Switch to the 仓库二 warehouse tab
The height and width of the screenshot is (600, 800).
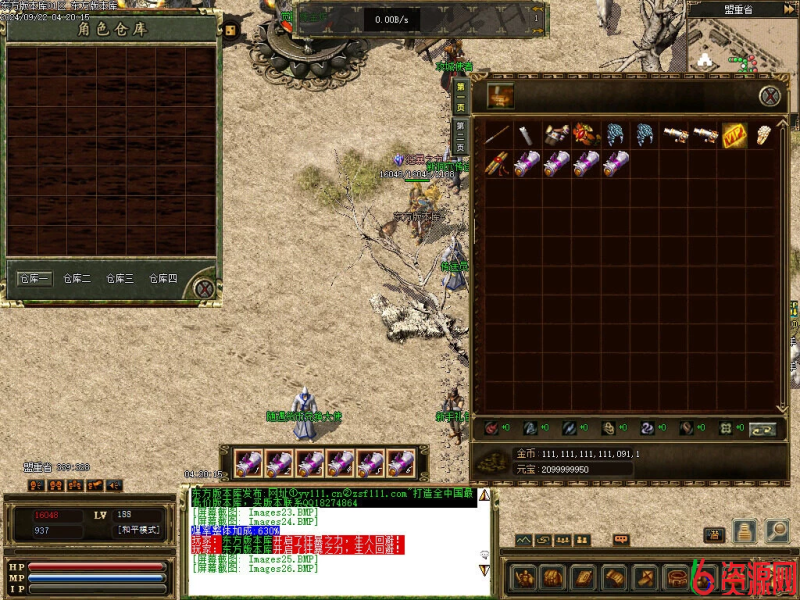click(77, 279)
